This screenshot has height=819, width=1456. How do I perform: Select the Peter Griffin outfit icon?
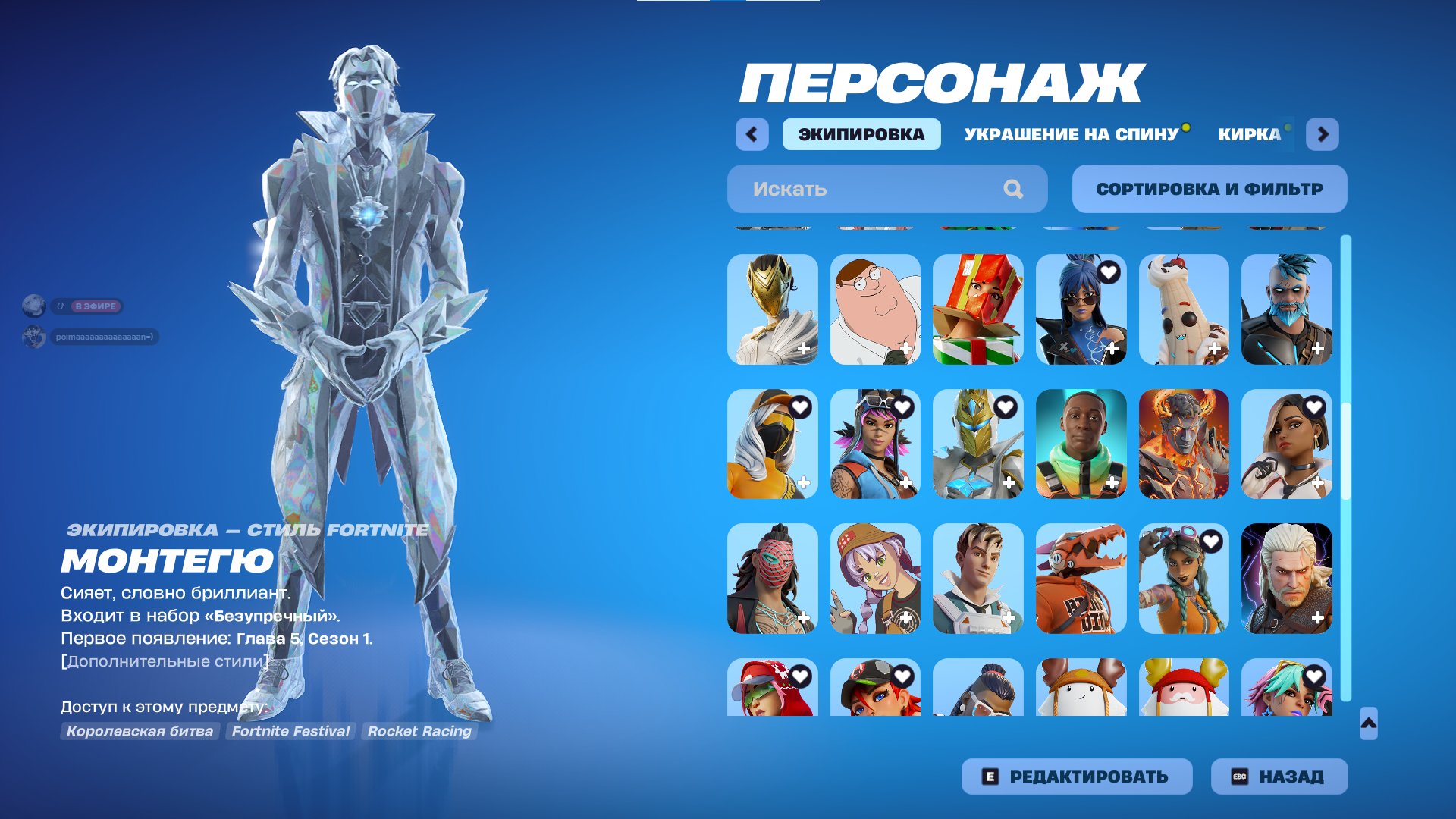pyautogui.click(x=875, y=308)
